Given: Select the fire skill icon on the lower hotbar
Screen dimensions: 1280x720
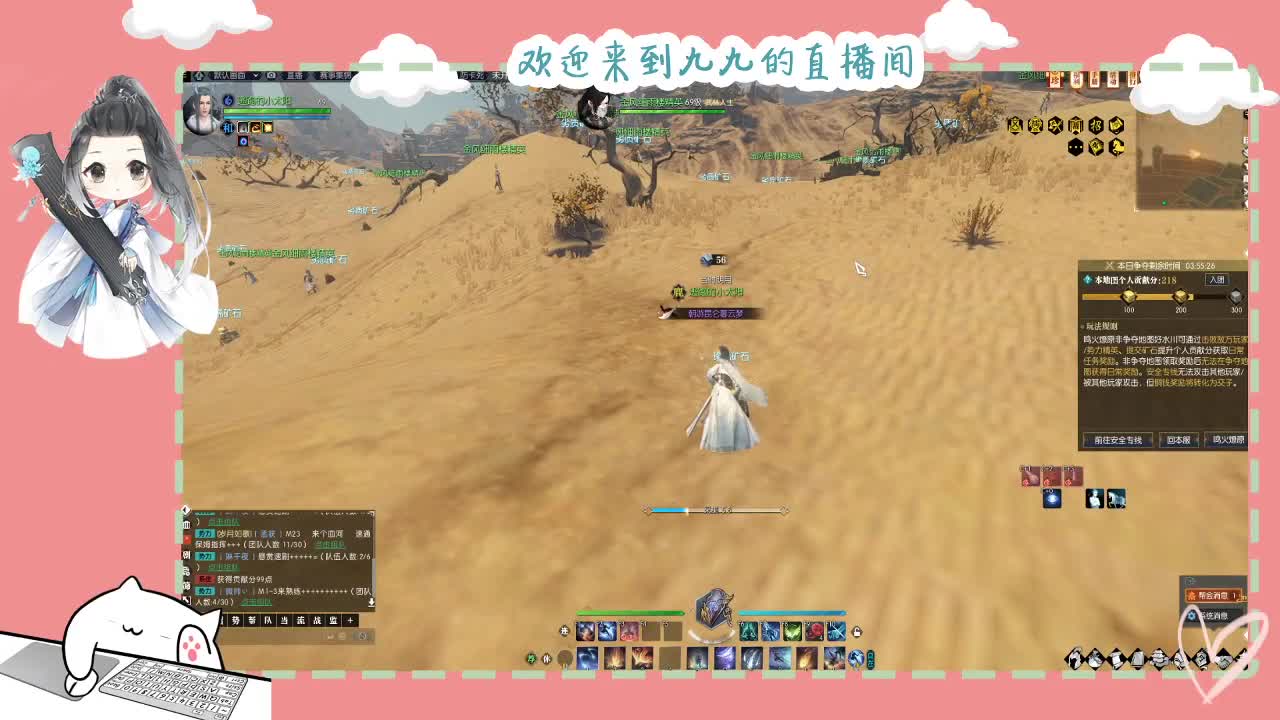Looking at the screenshot, I should [617, 657].
